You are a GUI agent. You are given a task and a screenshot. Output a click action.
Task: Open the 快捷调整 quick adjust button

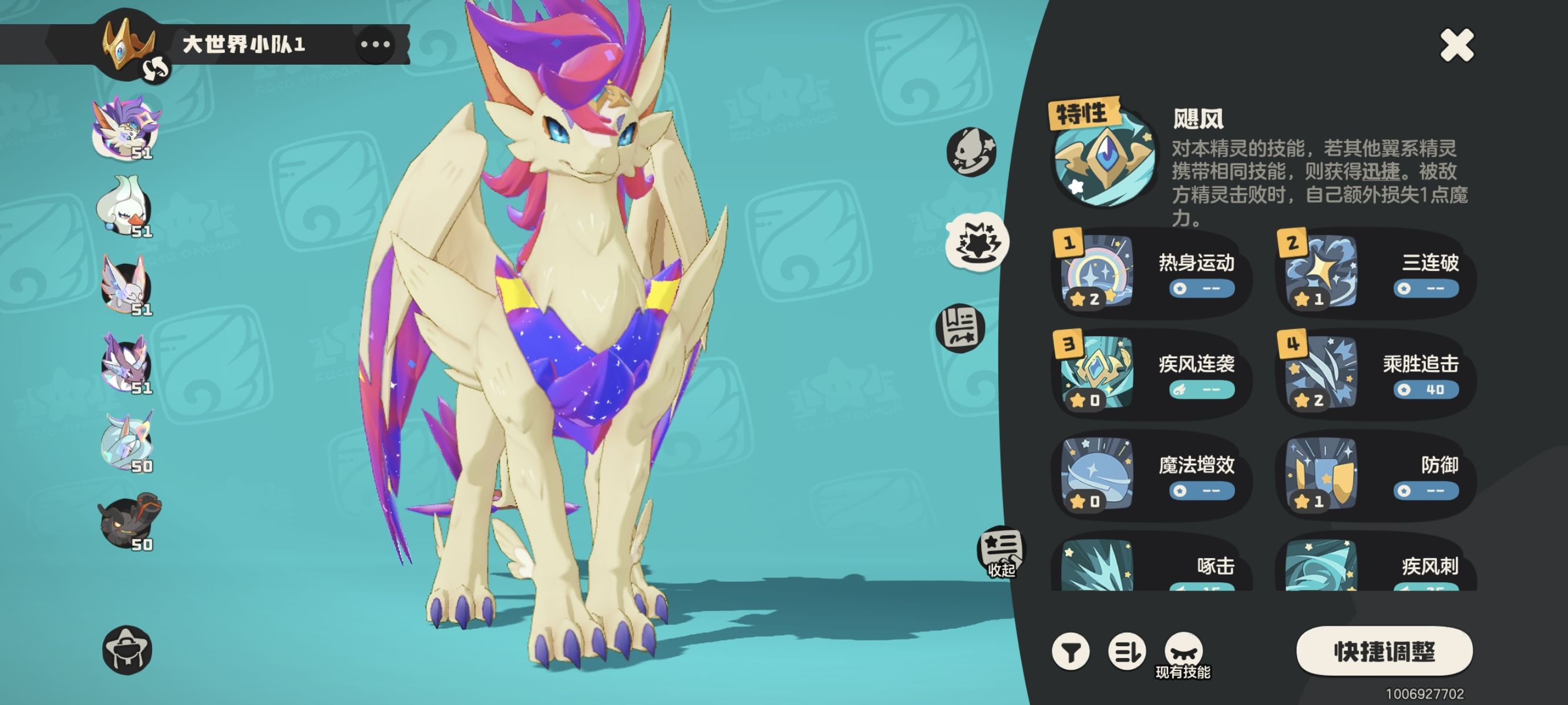(1384, 652)
